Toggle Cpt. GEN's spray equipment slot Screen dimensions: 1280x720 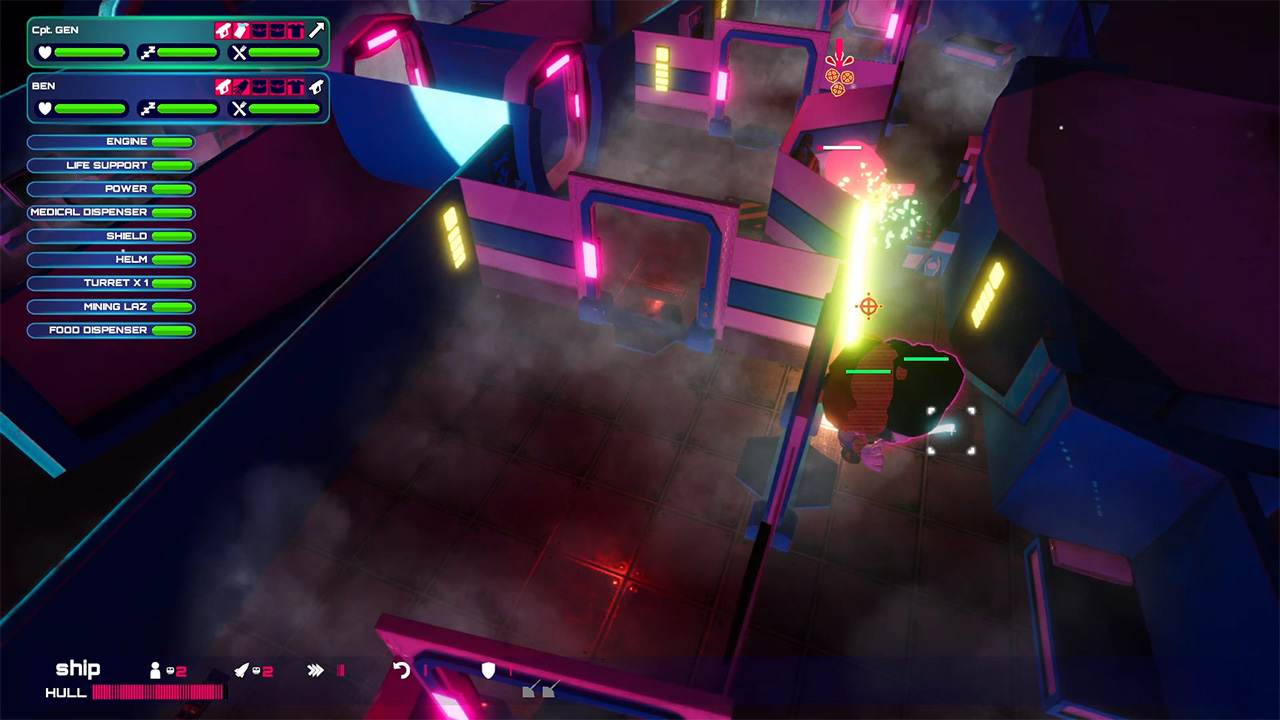click(240, 31)
